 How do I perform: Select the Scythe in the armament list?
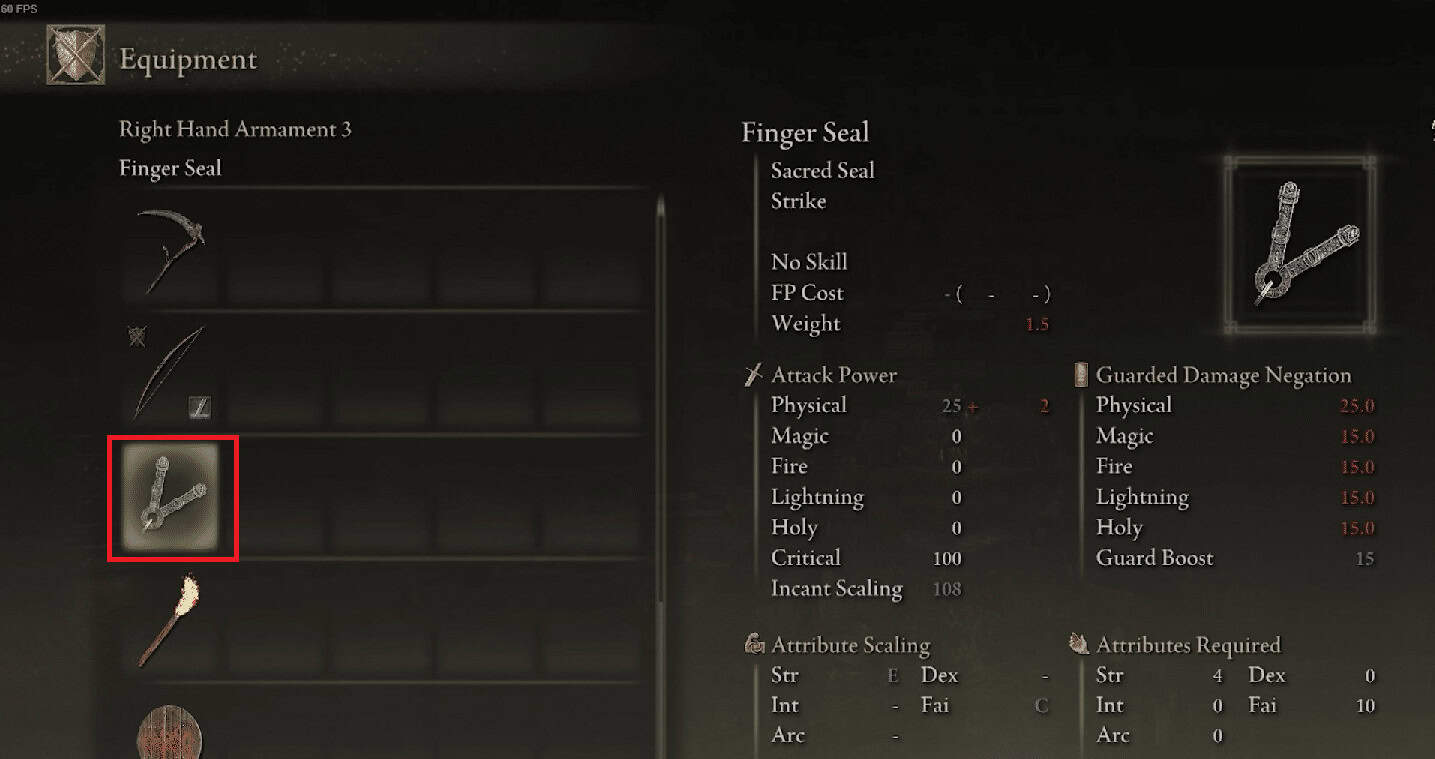point(172,248)
